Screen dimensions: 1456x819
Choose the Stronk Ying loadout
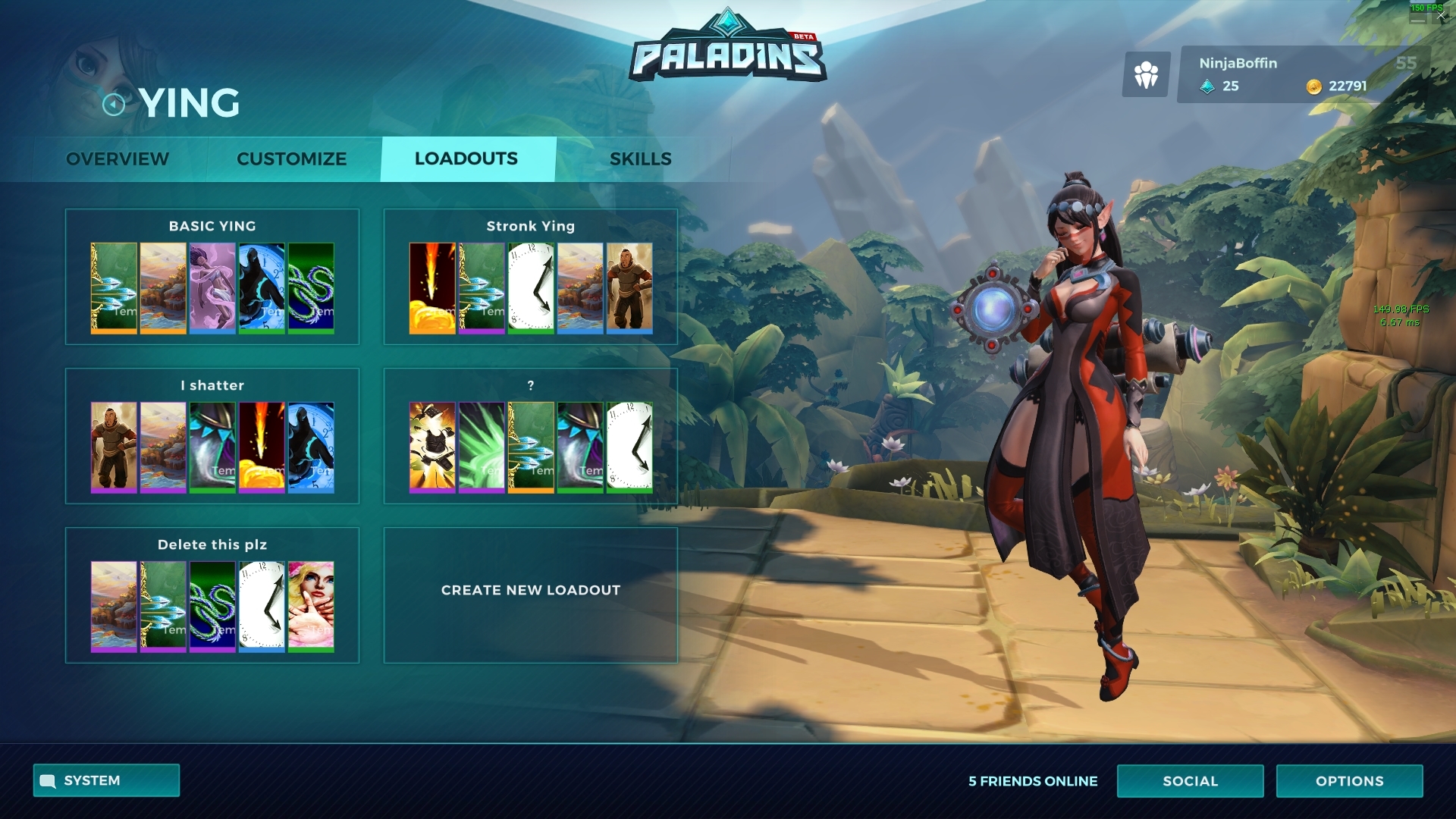(x=530, y=227)
